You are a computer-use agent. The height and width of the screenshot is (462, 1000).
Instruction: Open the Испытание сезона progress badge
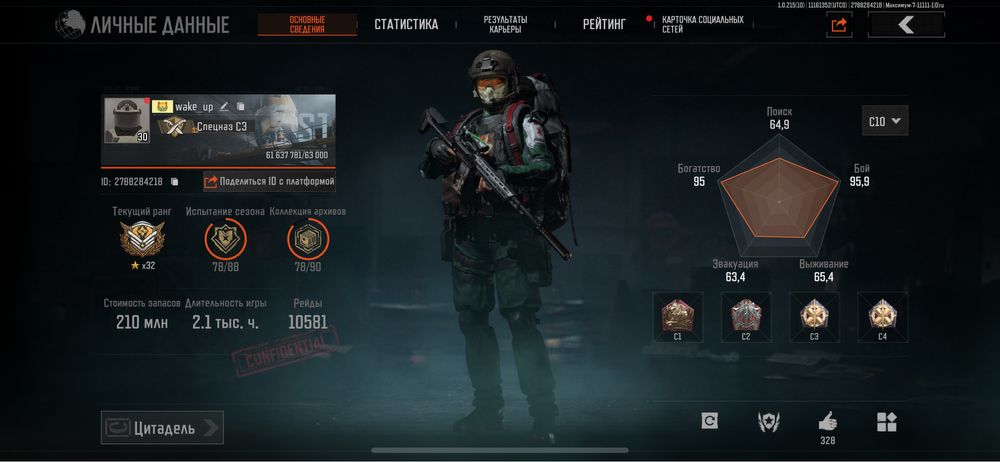224,240
